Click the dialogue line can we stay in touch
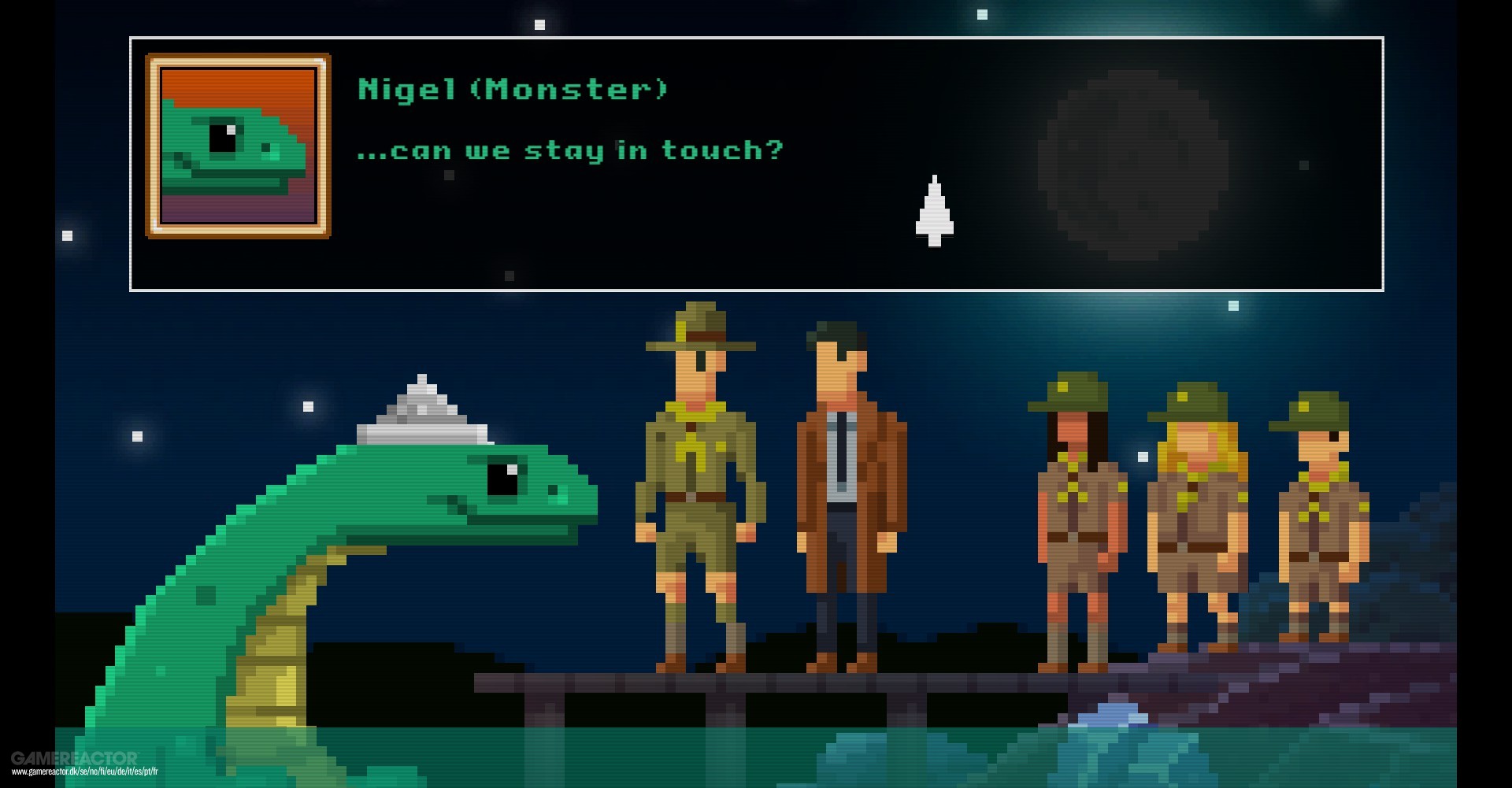This screenshot has height=788, width=1512. pyautogui.click(x=571, y=150)
